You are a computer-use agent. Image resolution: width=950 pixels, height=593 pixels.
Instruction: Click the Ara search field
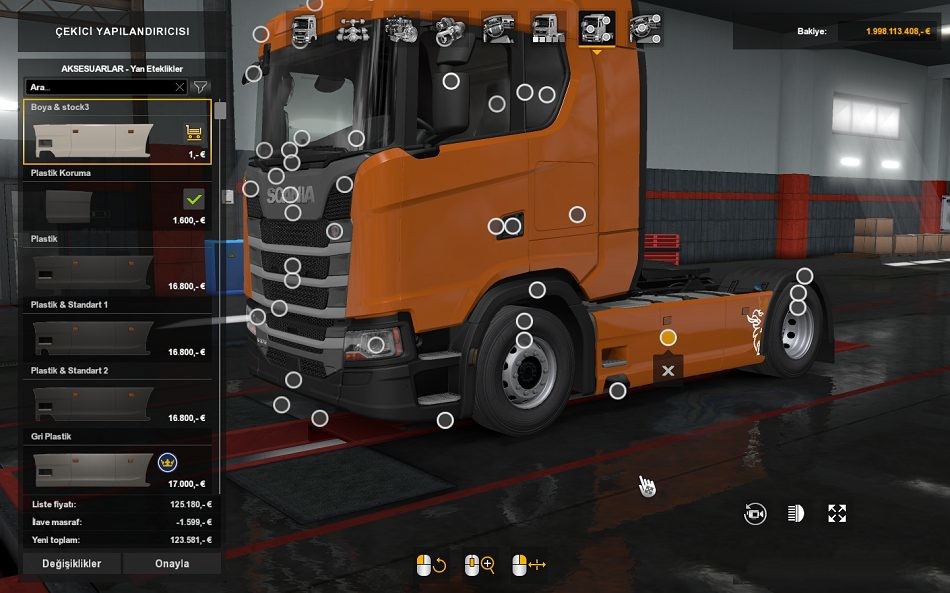100,87
